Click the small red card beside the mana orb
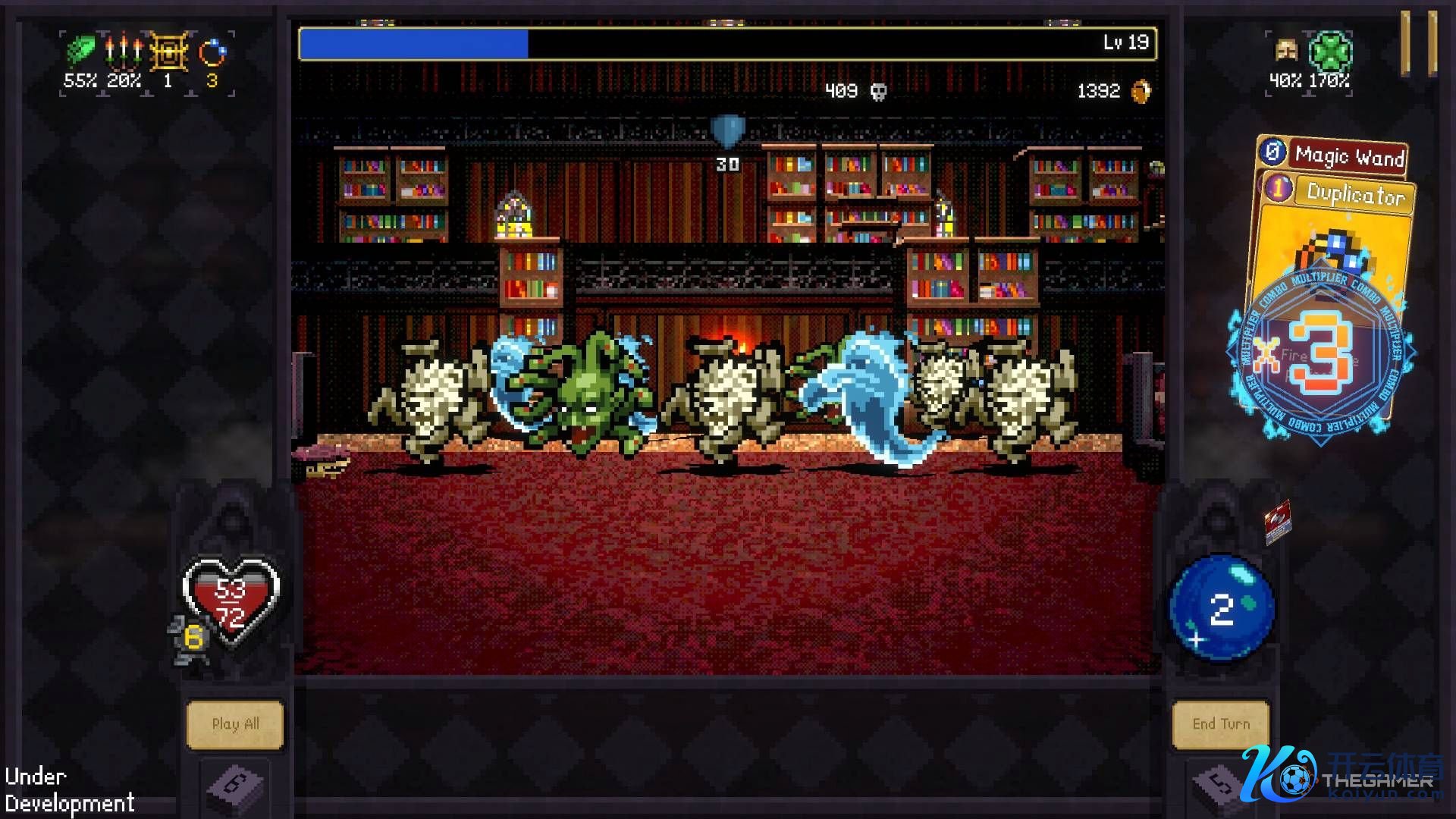The height and width of the screenshot is (819, 1456). pos(1277,522)
